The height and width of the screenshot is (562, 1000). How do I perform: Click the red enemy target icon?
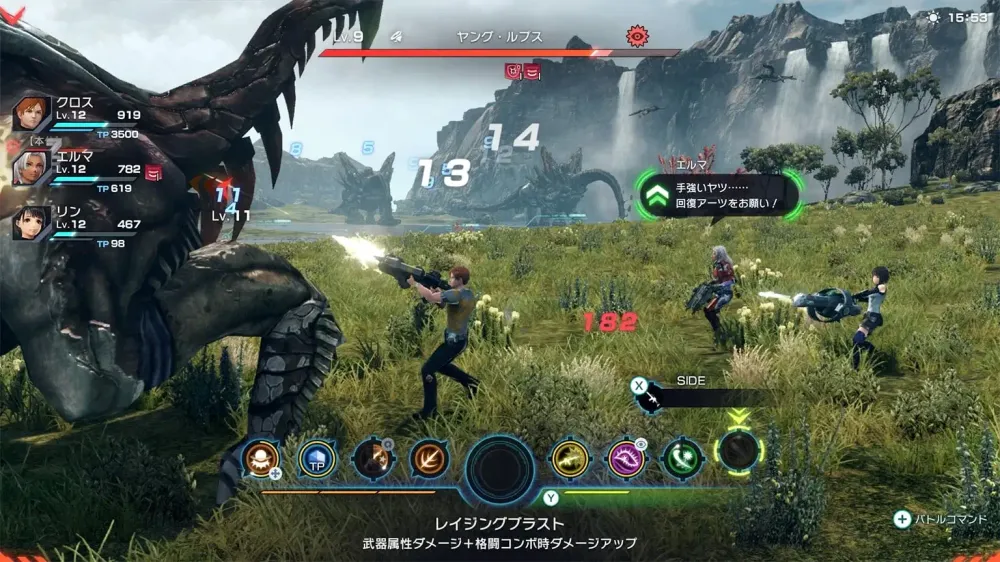coord(637,37)
